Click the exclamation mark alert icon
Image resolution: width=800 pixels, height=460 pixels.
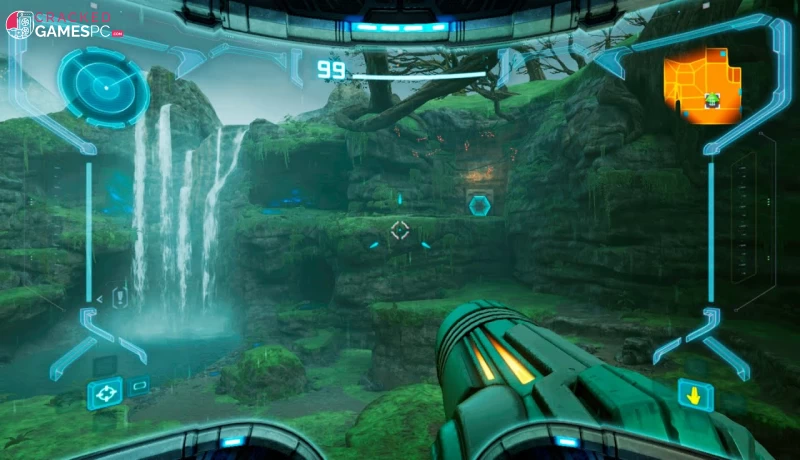pyautogui.click(x=120, y=297)
